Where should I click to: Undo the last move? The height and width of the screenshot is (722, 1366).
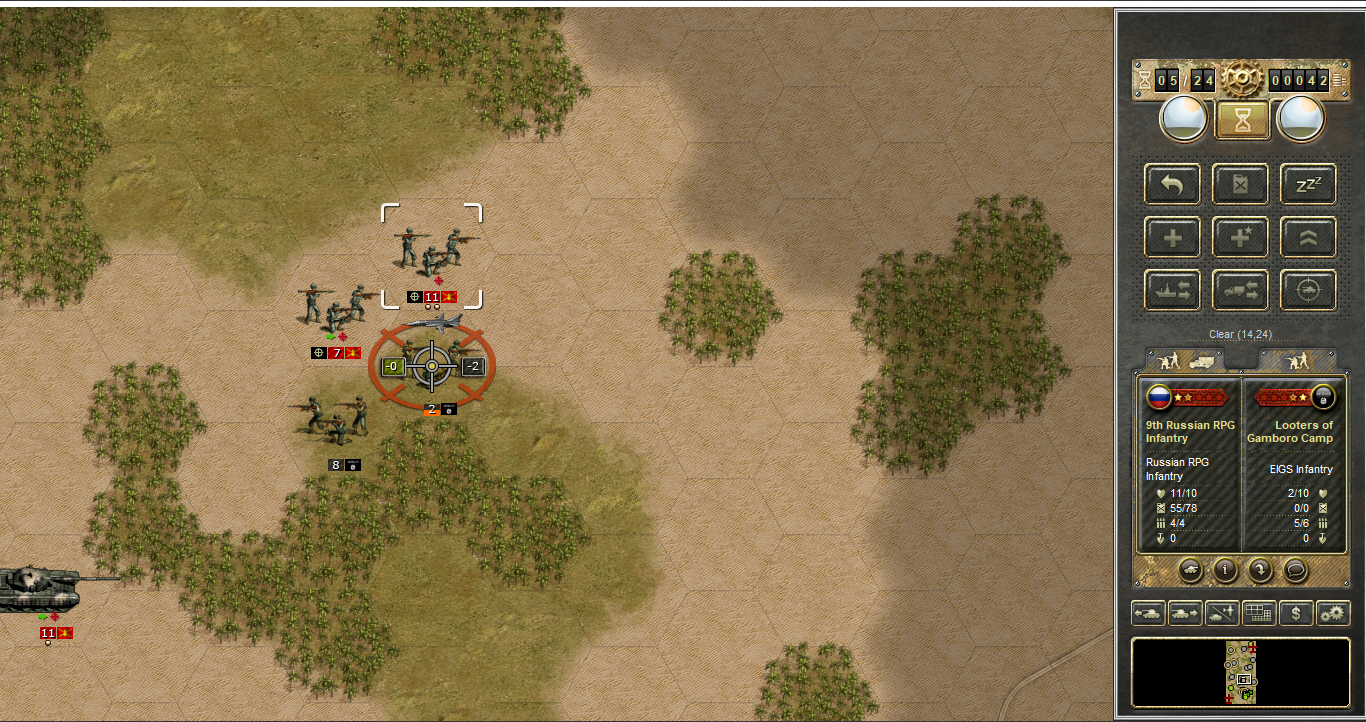1171,184
